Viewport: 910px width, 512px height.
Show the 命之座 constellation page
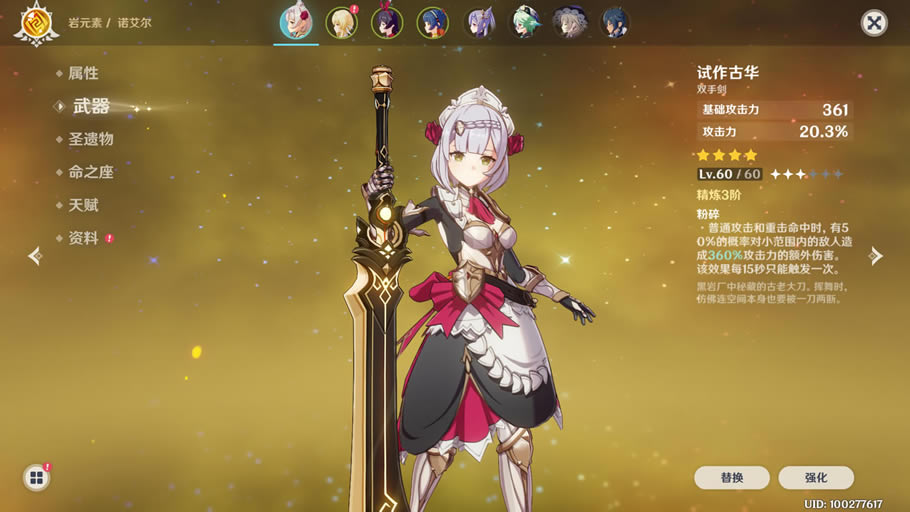90,172
